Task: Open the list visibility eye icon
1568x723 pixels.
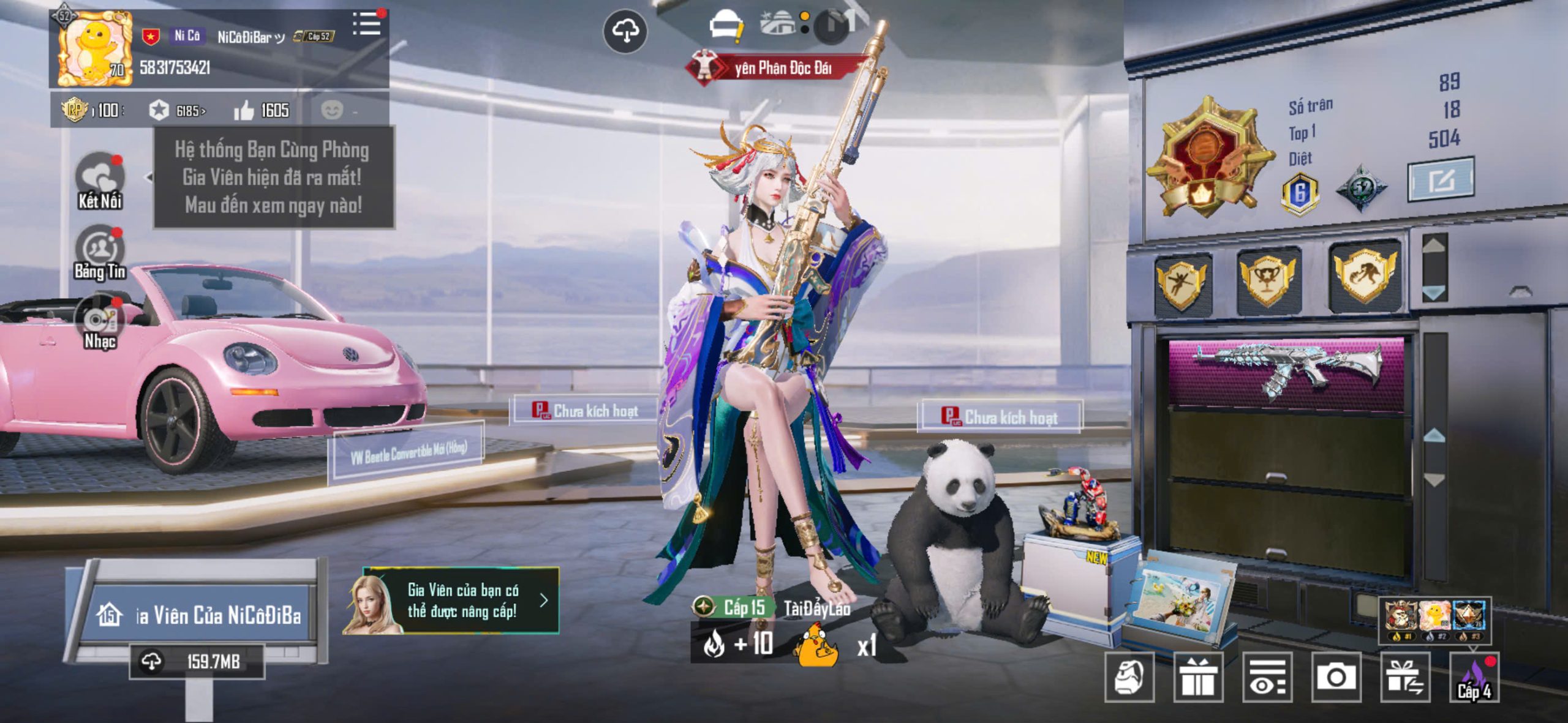Action: [1267, 677]
